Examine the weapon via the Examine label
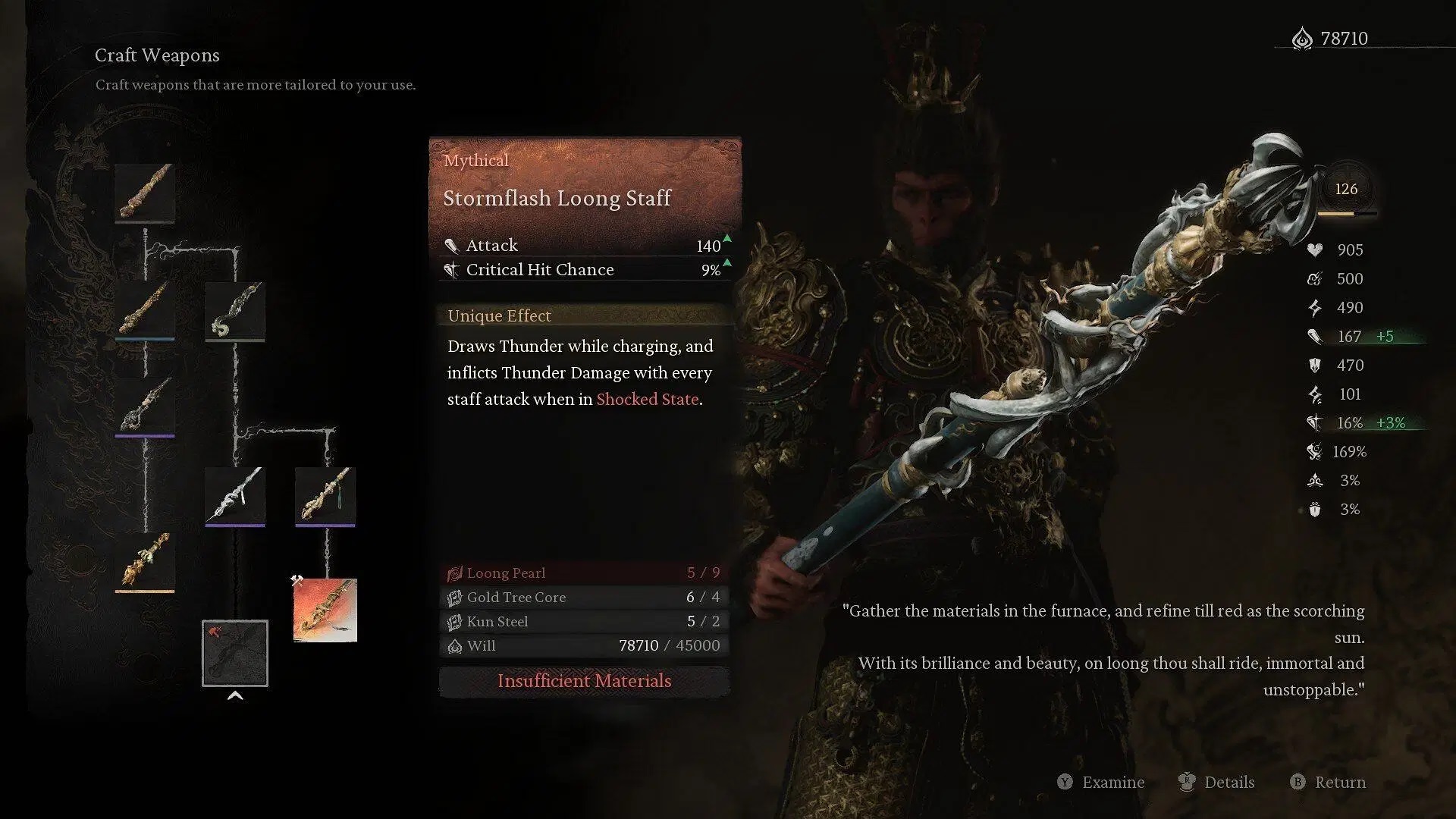 coord(1112,782)
